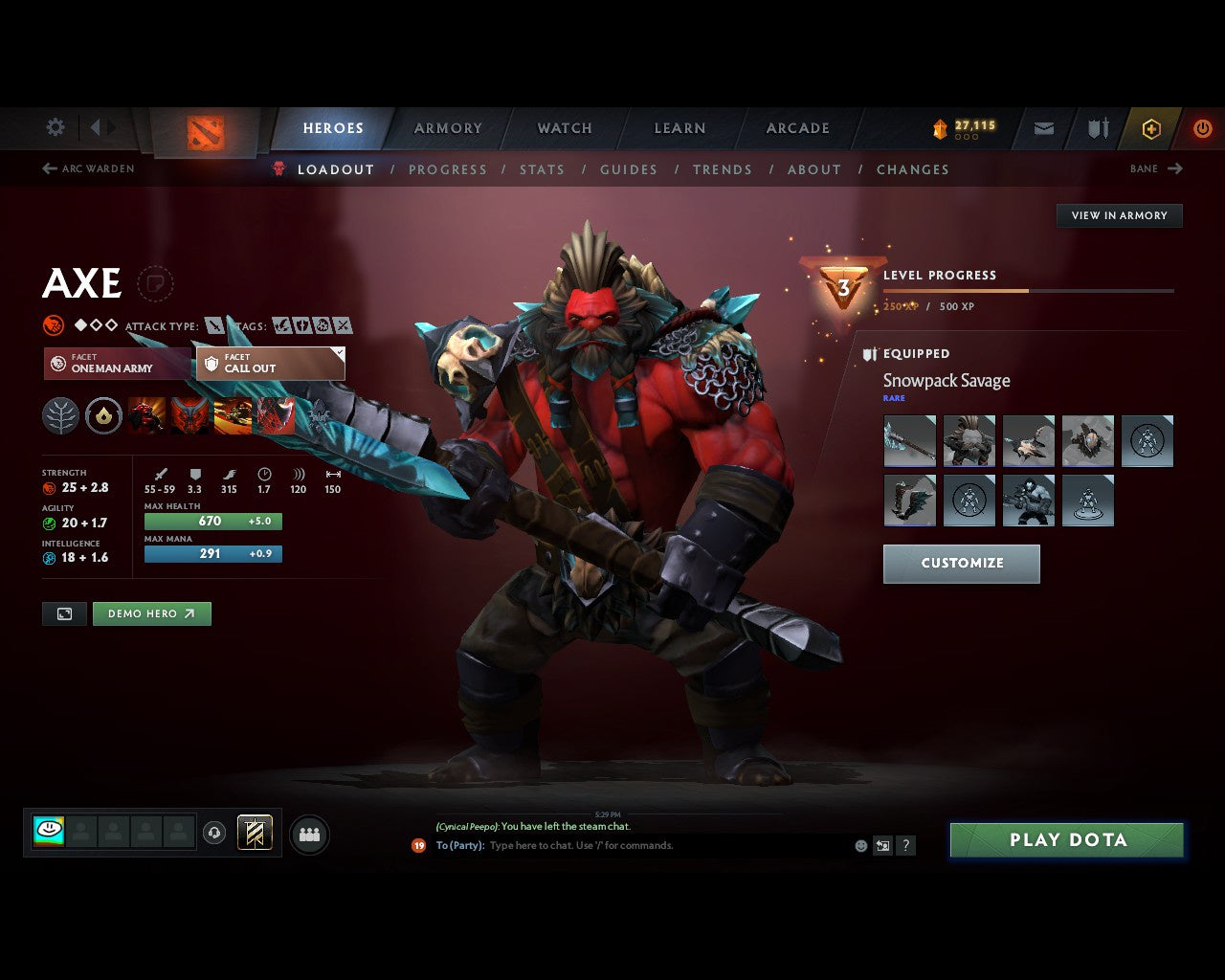Click the settings gear icon
1225x980 pixels.
(x=55, y=126)
